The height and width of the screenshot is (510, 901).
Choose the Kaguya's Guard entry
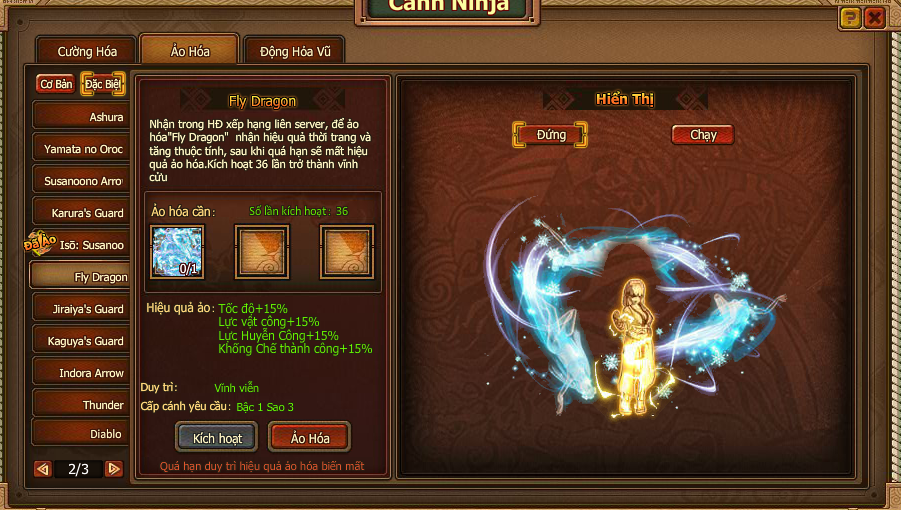[81, 341]
